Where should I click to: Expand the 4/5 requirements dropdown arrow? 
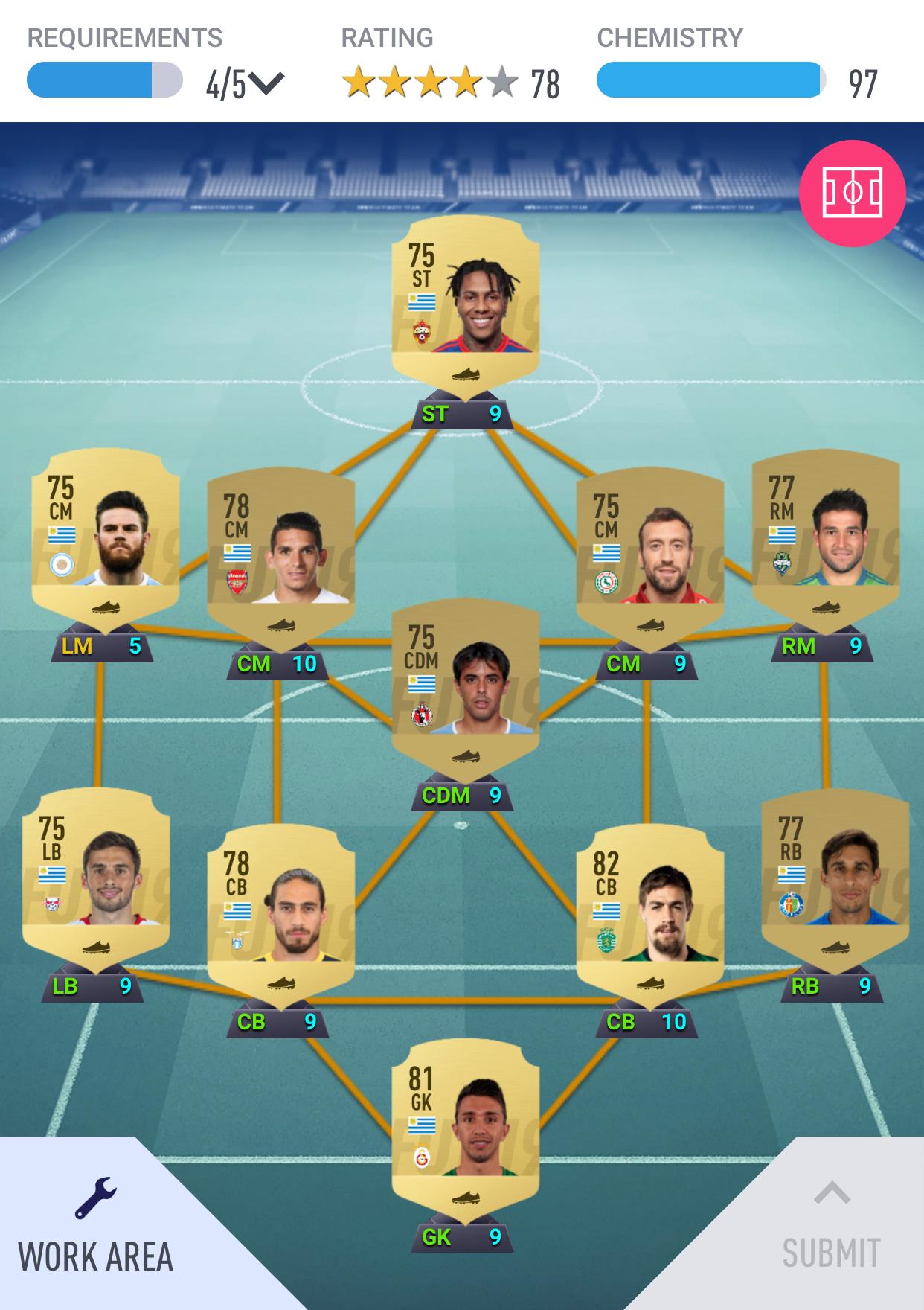click(266, 83)
